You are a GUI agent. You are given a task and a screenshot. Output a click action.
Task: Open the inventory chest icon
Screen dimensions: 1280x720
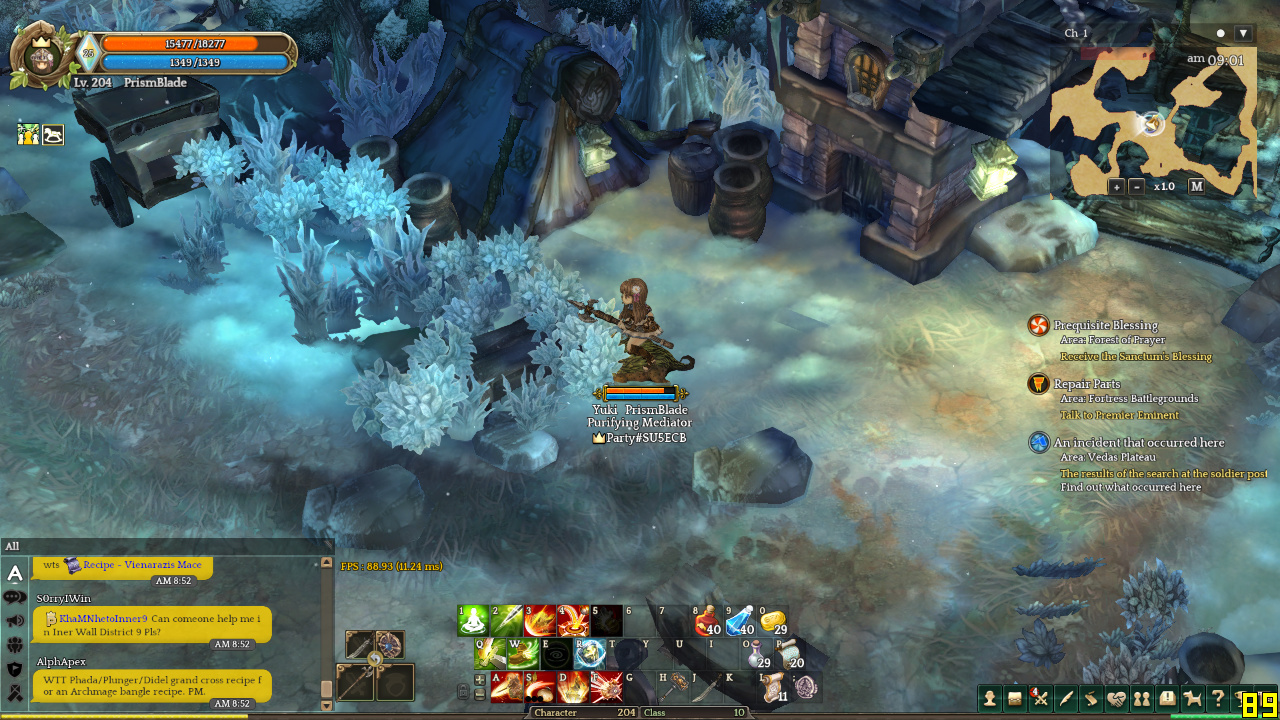[1015, 699]
